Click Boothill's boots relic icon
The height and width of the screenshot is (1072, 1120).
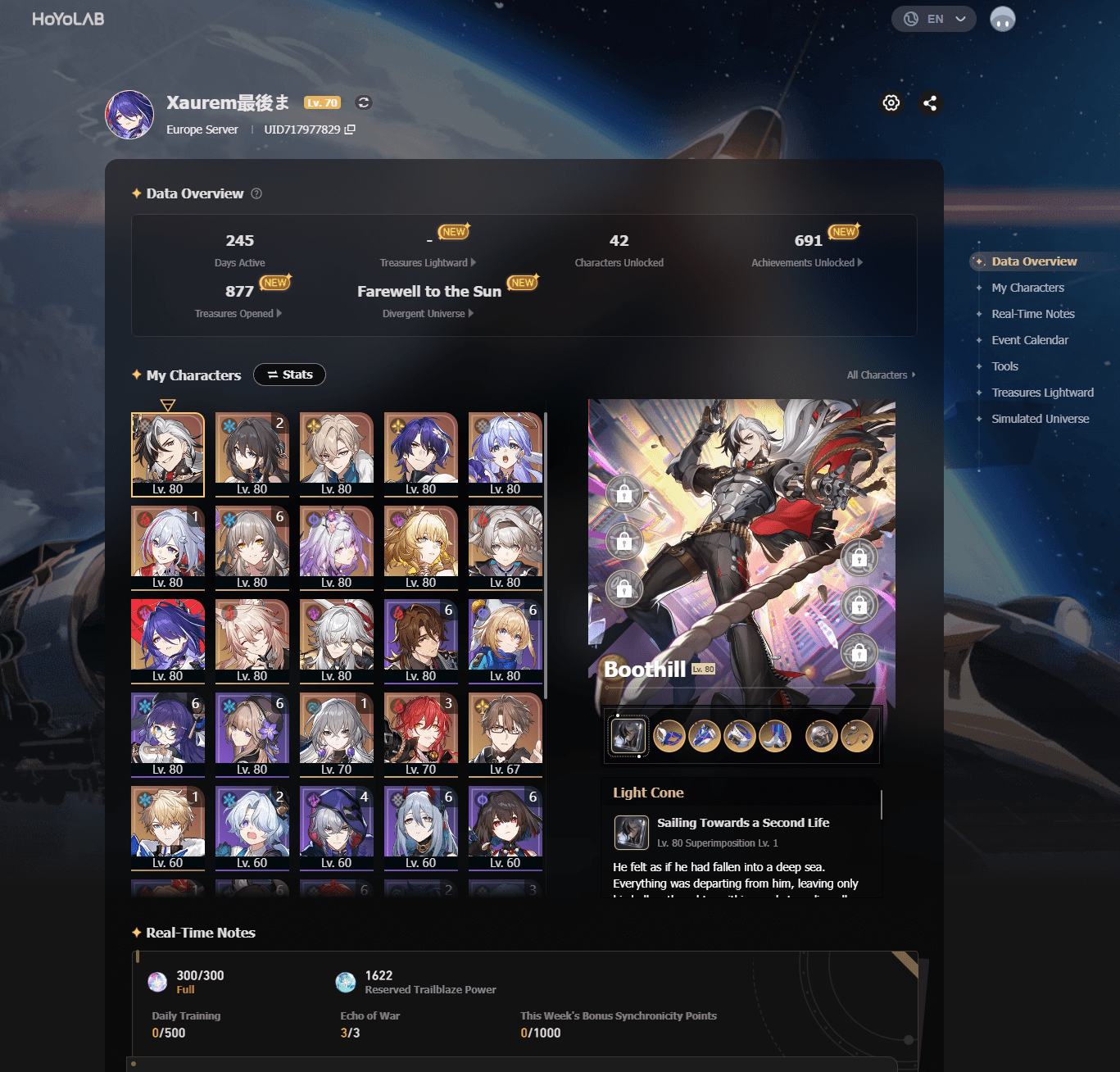coord(775,735)
